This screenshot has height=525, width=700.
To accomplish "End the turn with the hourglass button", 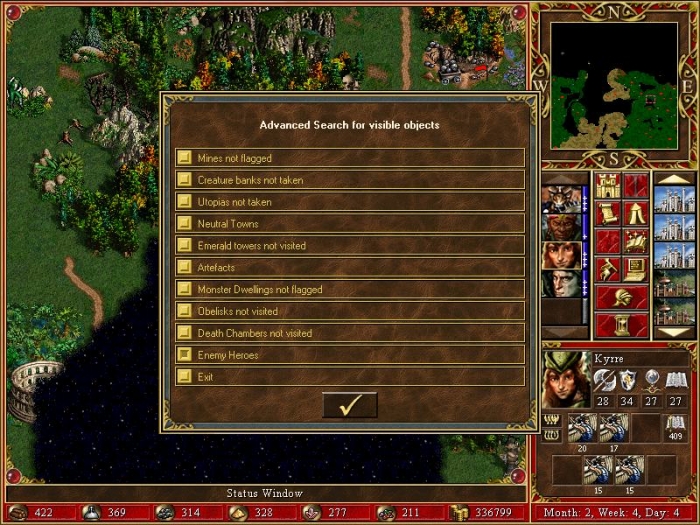I will (x=620, y=325).
